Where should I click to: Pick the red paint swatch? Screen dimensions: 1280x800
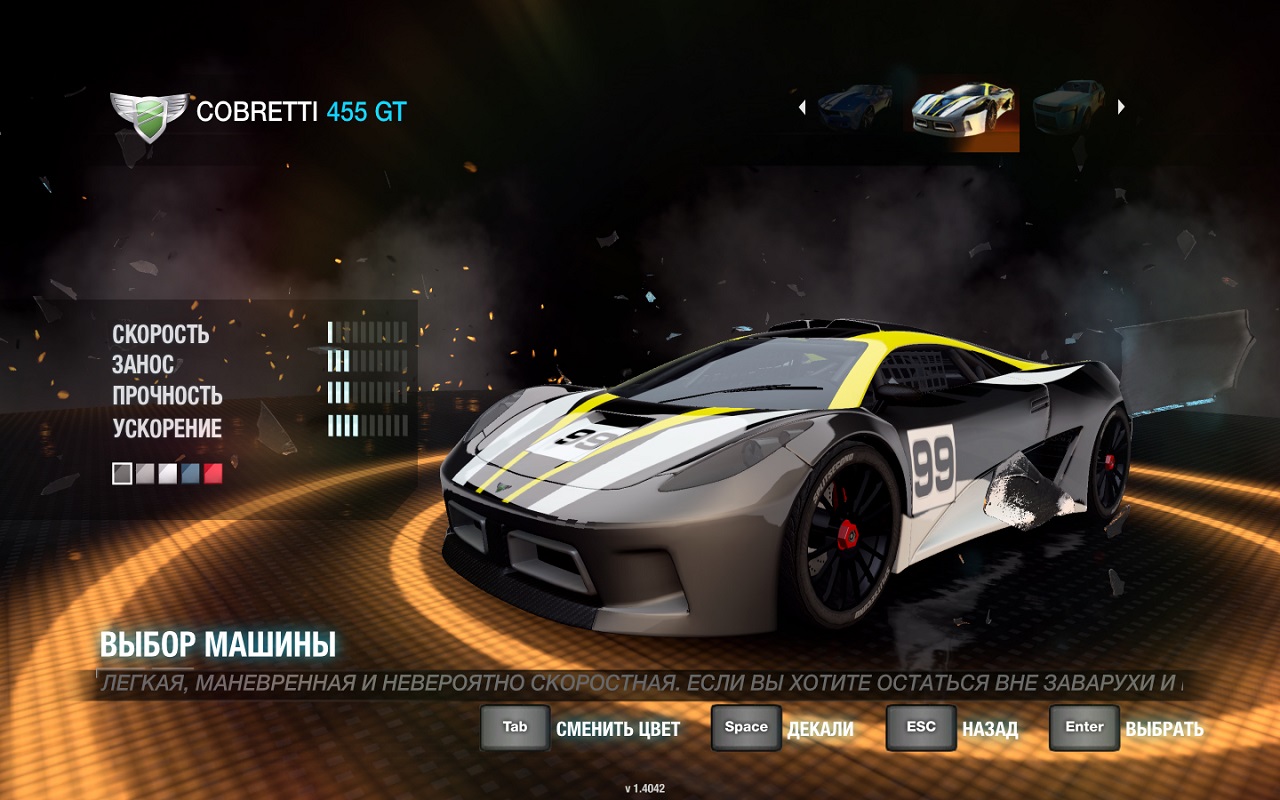point(213,474)
